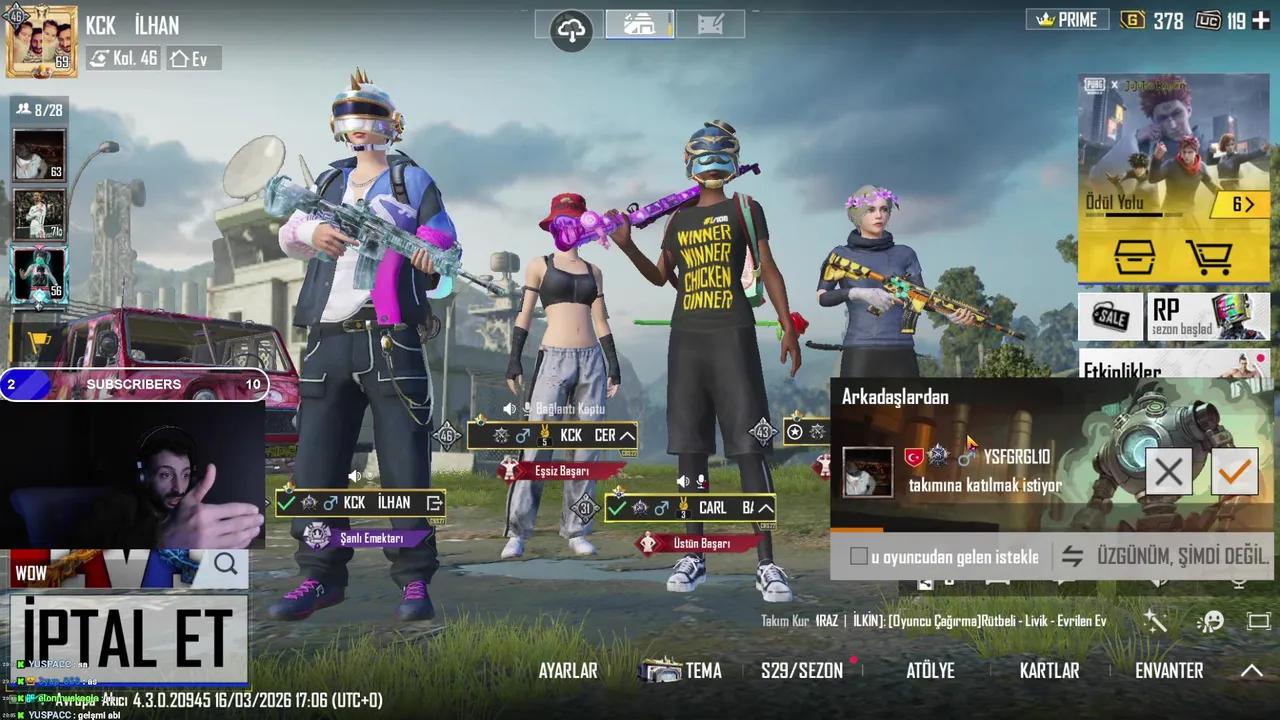Screen dimensions: 1280x720
Task: Open the emote smiley icon
Action: [x=1213, y=621]
